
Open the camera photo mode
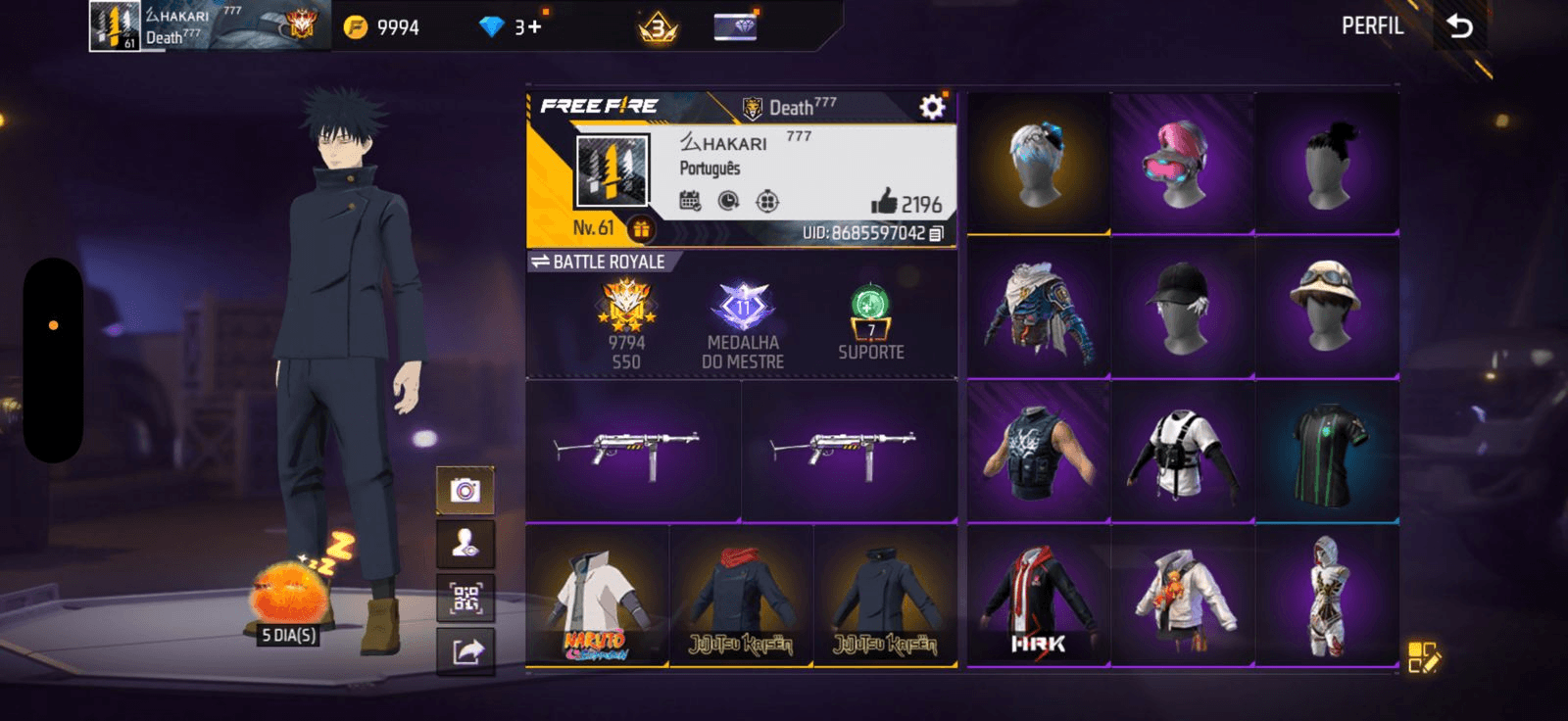coord(465,490)
